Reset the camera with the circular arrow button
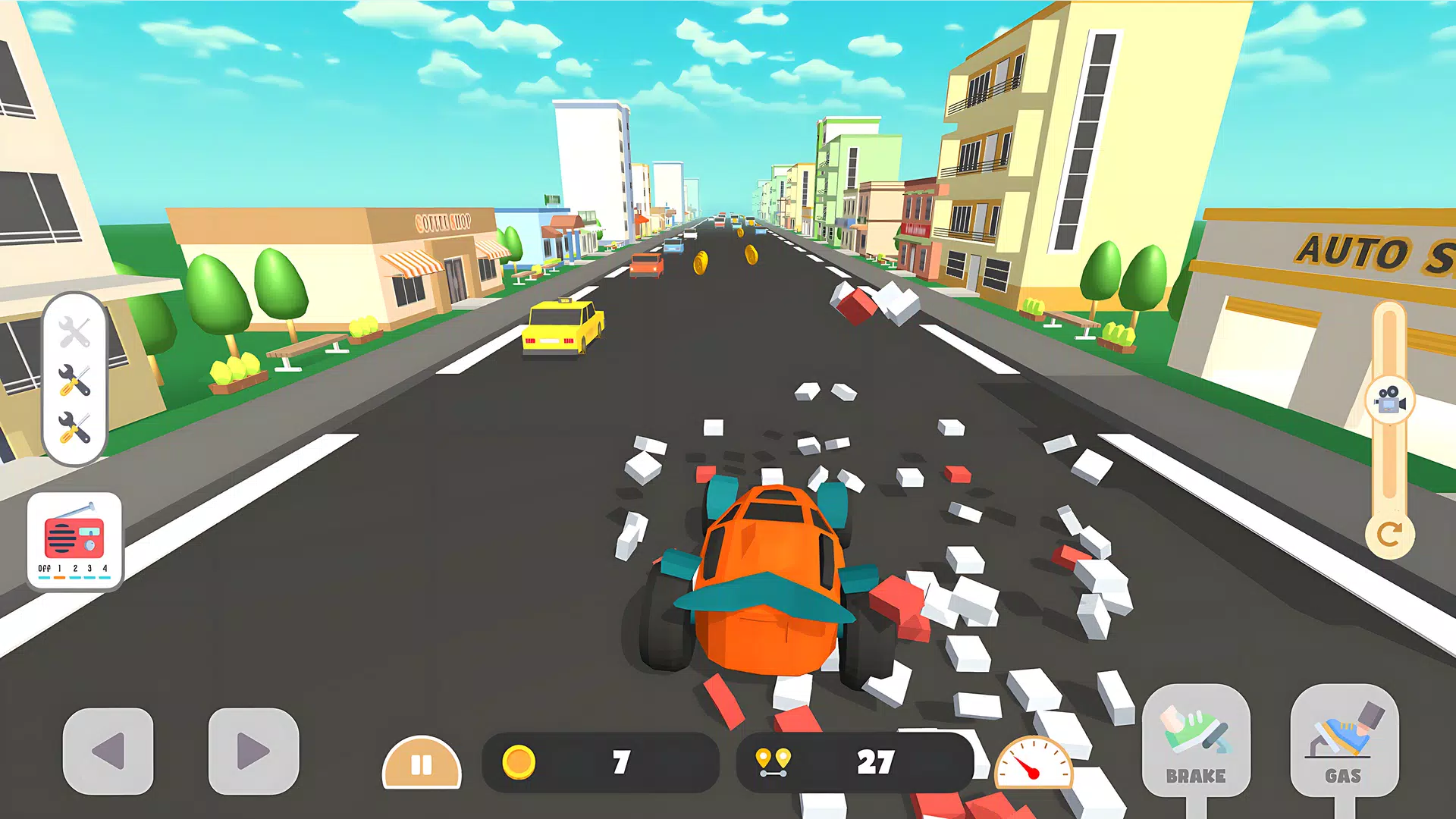 pyautogui.click(x=1389, y=535)
